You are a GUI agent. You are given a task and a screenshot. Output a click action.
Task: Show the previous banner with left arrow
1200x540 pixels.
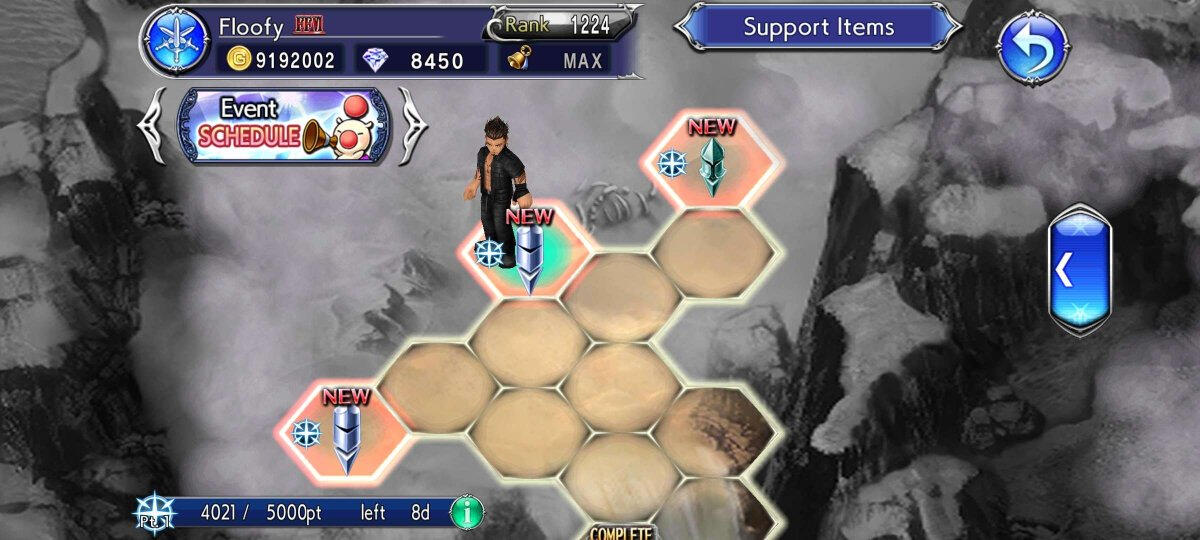click(x=155, y=125)
